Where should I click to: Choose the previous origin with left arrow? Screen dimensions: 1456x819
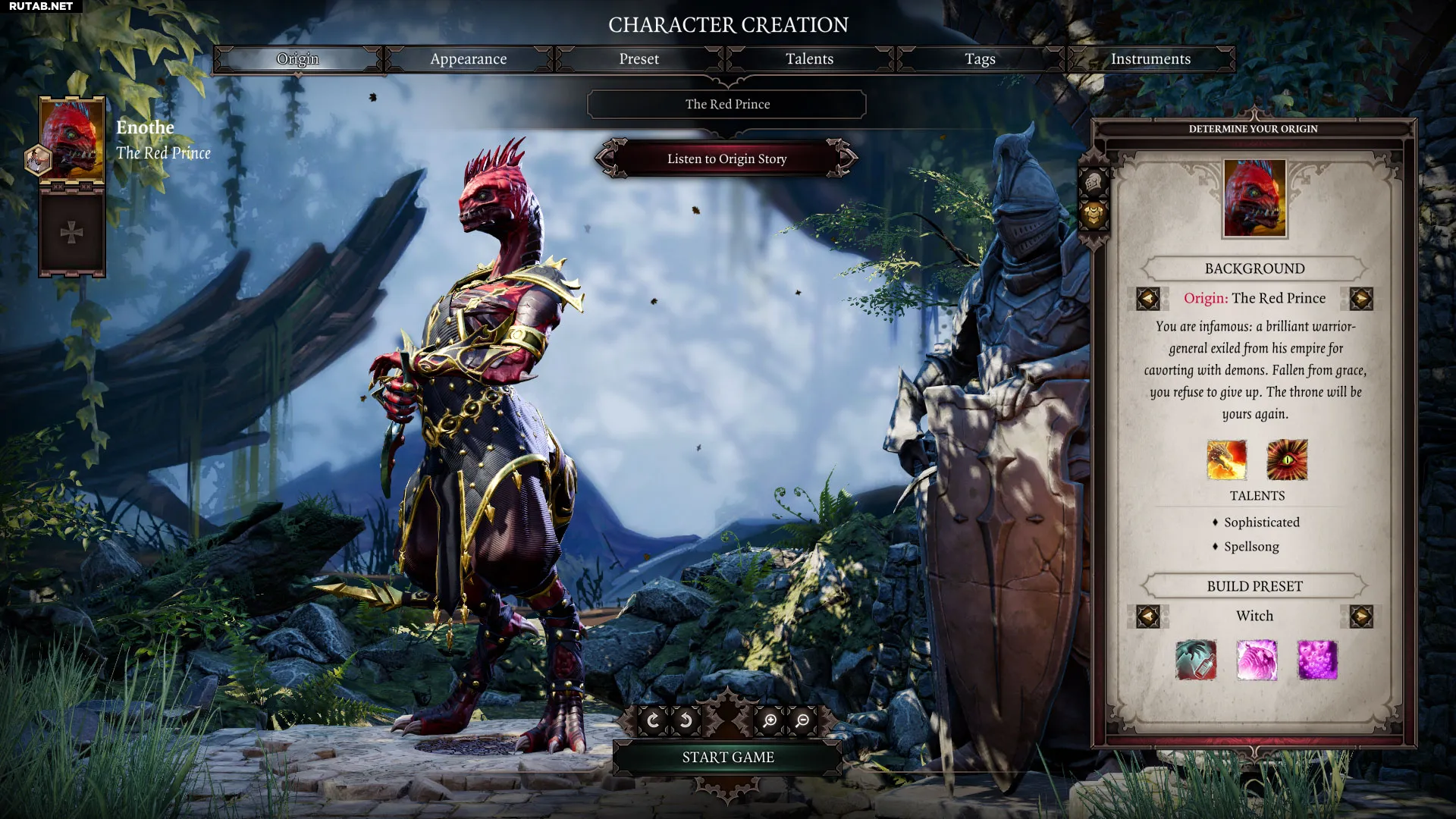[x=1147, y=299]
